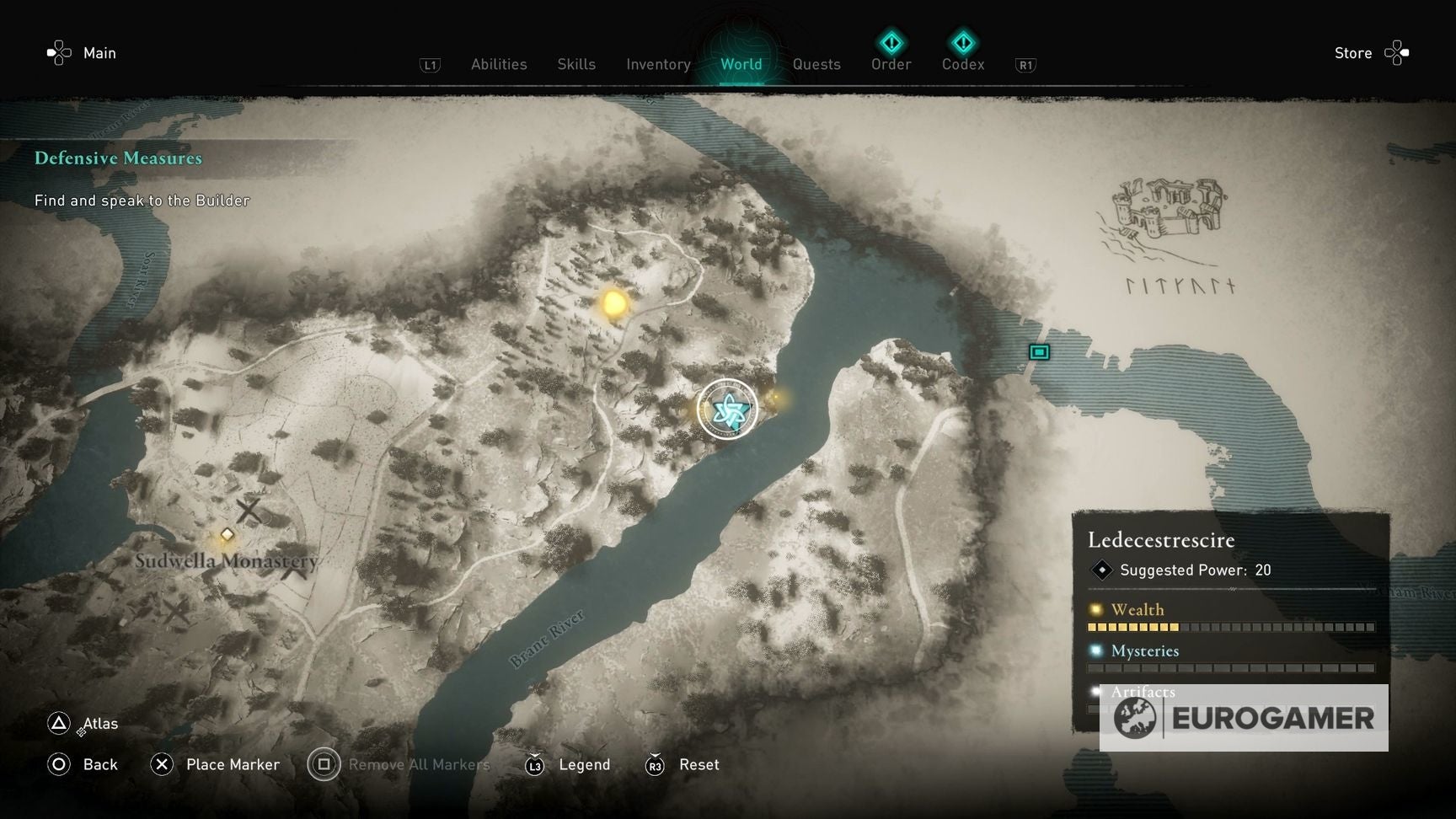Select the Skills tab

[x=575, y=64]
